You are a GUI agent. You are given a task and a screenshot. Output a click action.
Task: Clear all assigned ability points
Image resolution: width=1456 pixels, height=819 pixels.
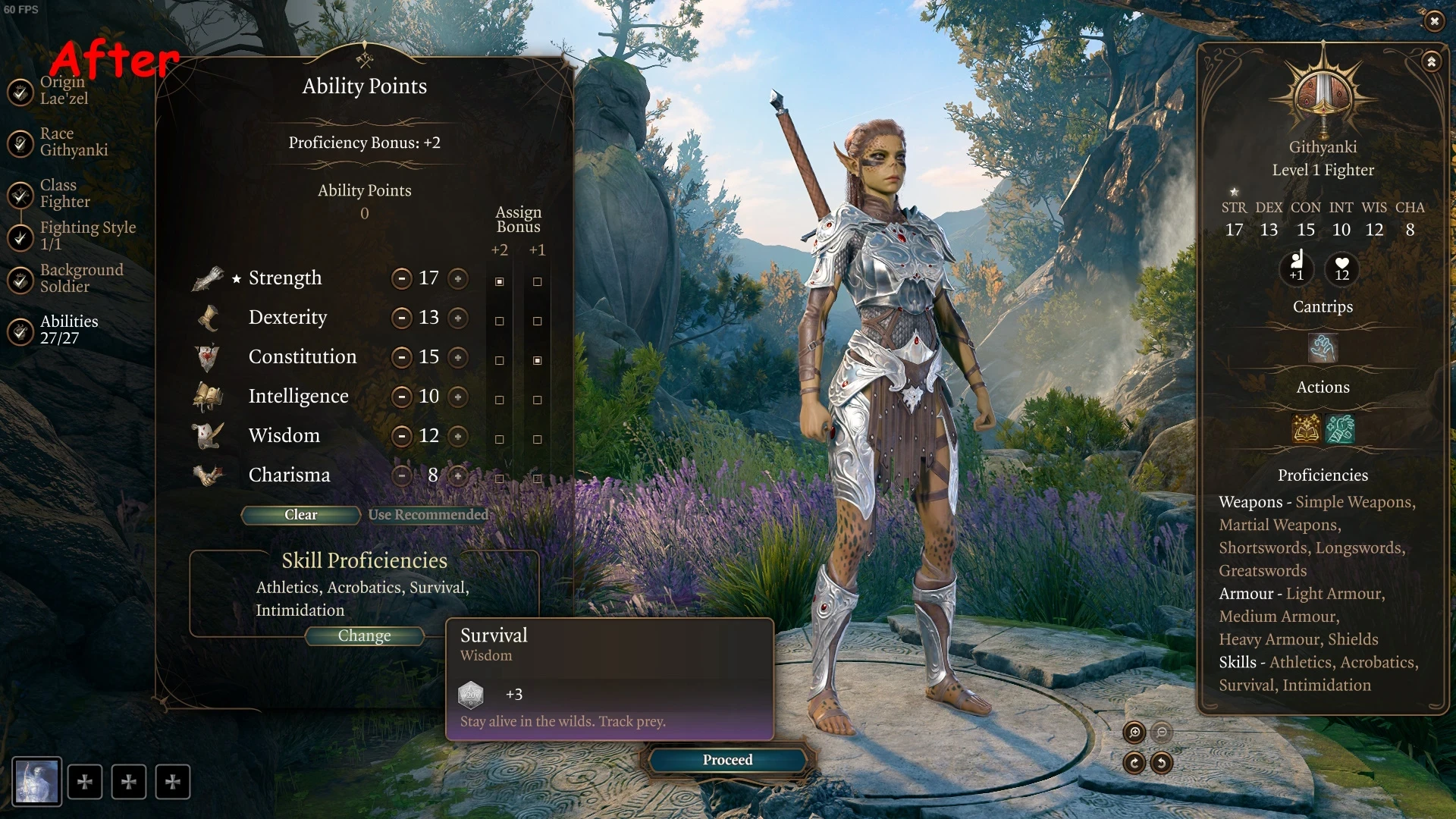click(300, 515)
